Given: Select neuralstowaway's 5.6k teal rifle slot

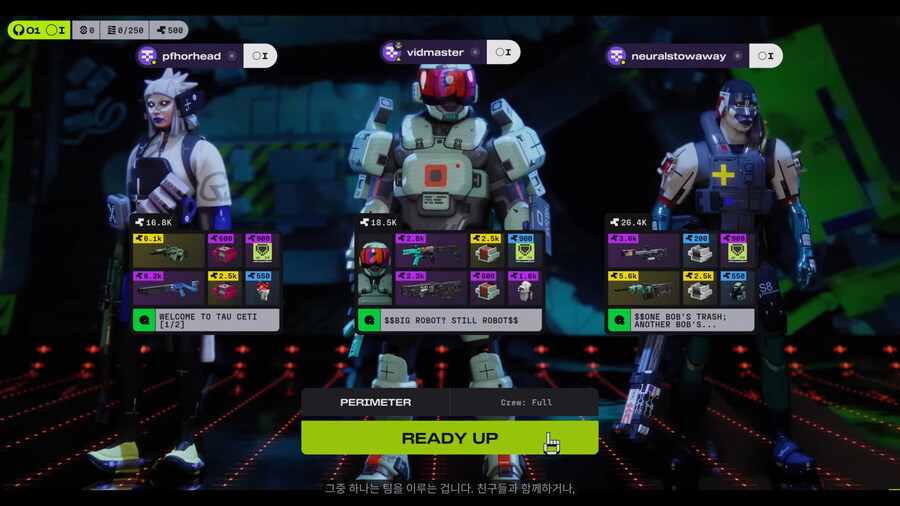Looking at the screenshot, I should click(643, 288).
